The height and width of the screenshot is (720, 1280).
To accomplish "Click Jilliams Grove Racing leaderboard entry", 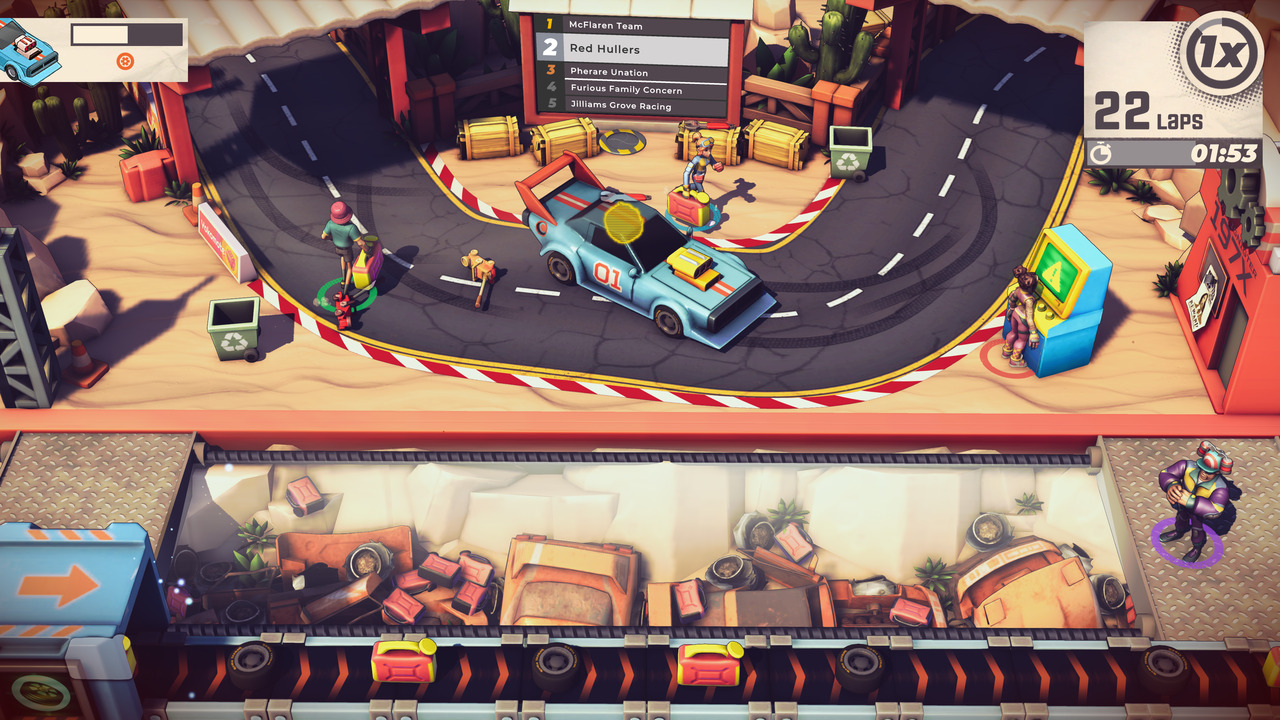I will [620, 105].
